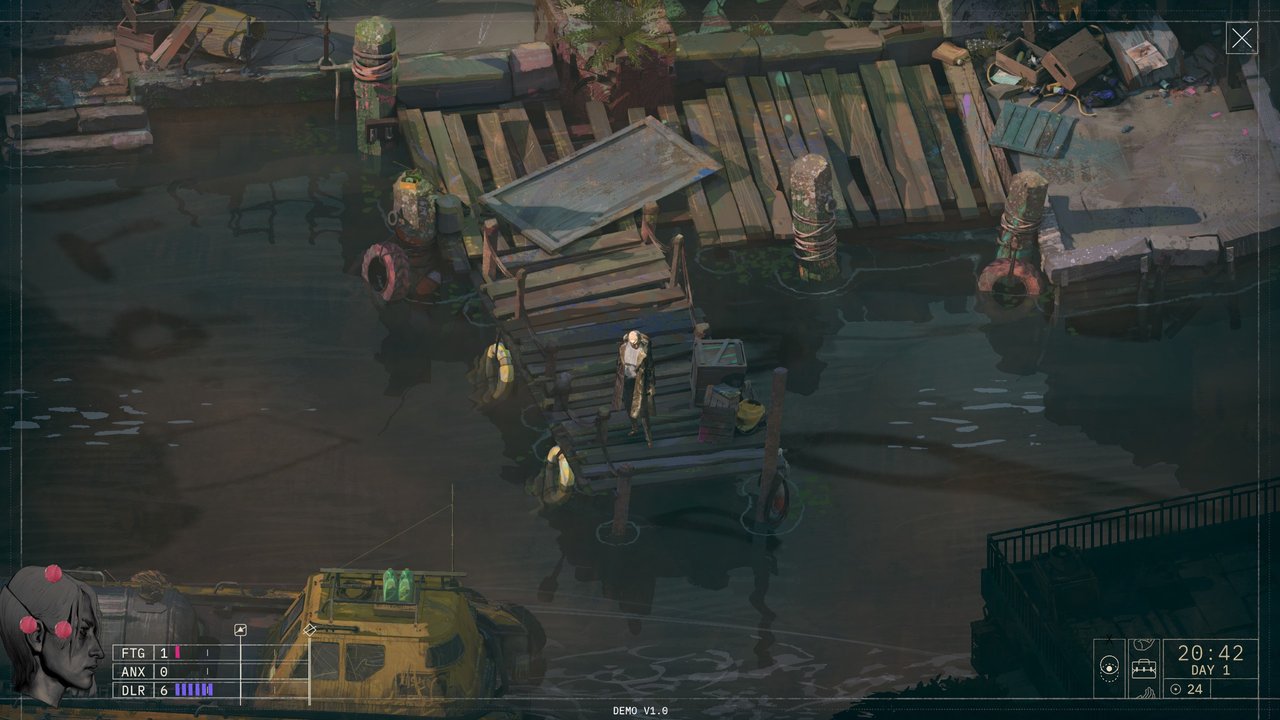1280x720 pixels.
Task: Click the diamond marker above the status bar panel
Action: [x=309, y=630]
